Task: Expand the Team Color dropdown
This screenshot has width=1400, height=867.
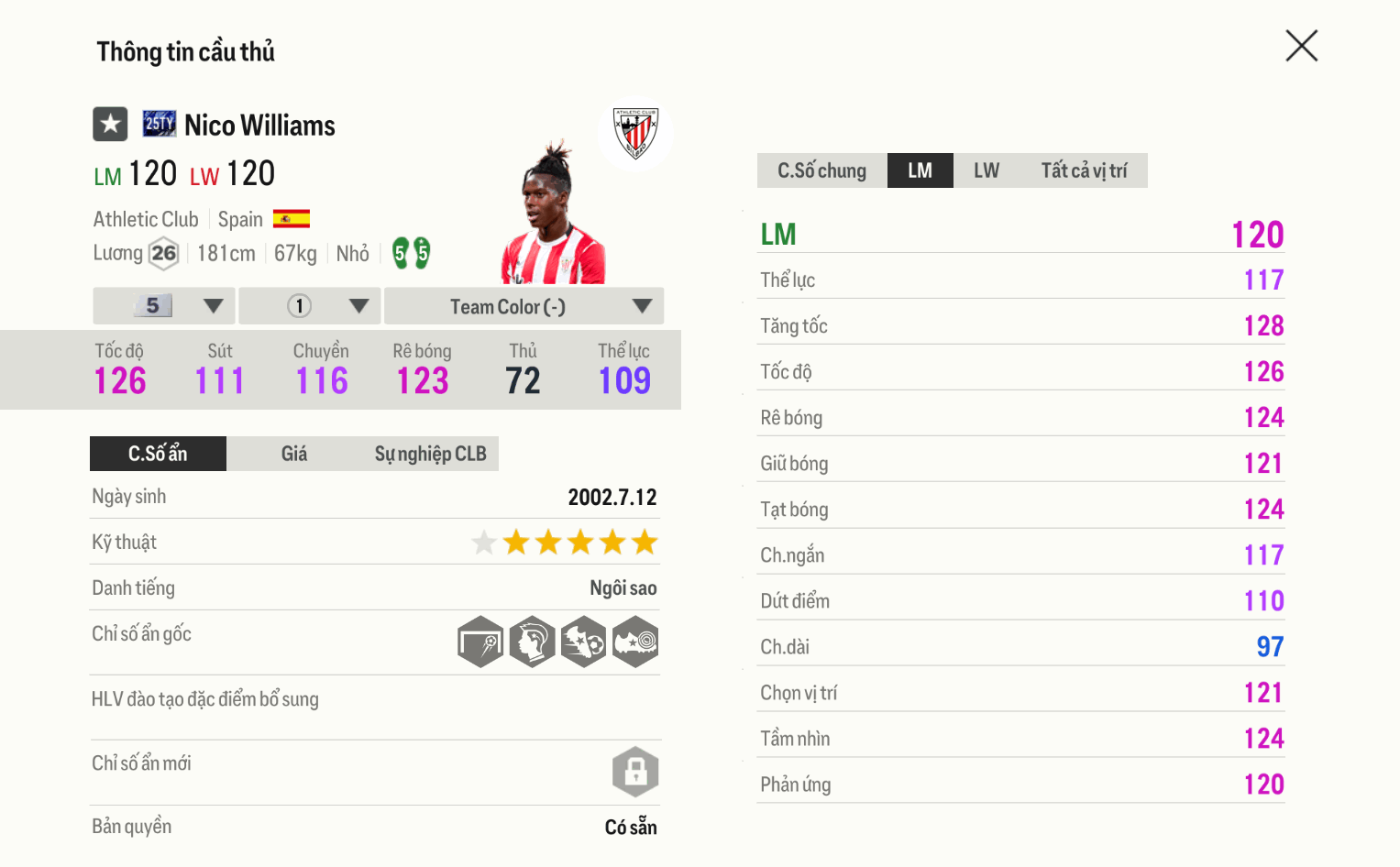Action: pyautogui.click(x=524, y=306)
